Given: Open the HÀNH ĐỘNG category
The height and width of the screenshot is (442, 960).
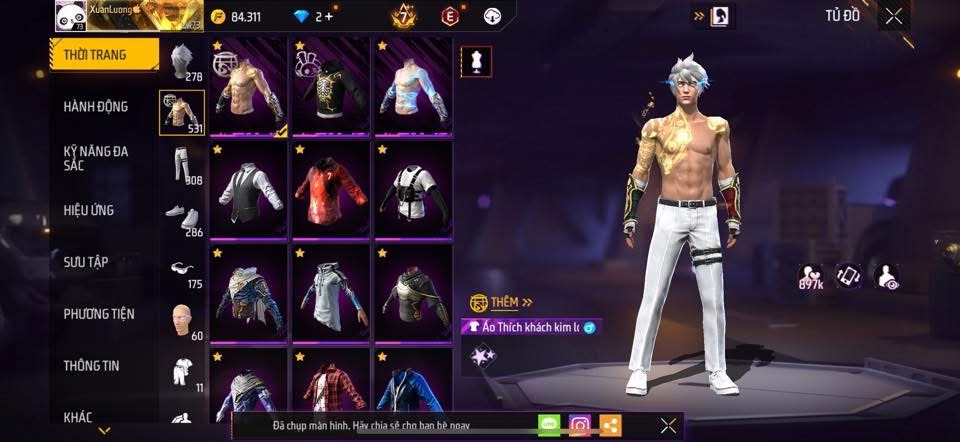Looking at the screenshot, I should point(96,107).
